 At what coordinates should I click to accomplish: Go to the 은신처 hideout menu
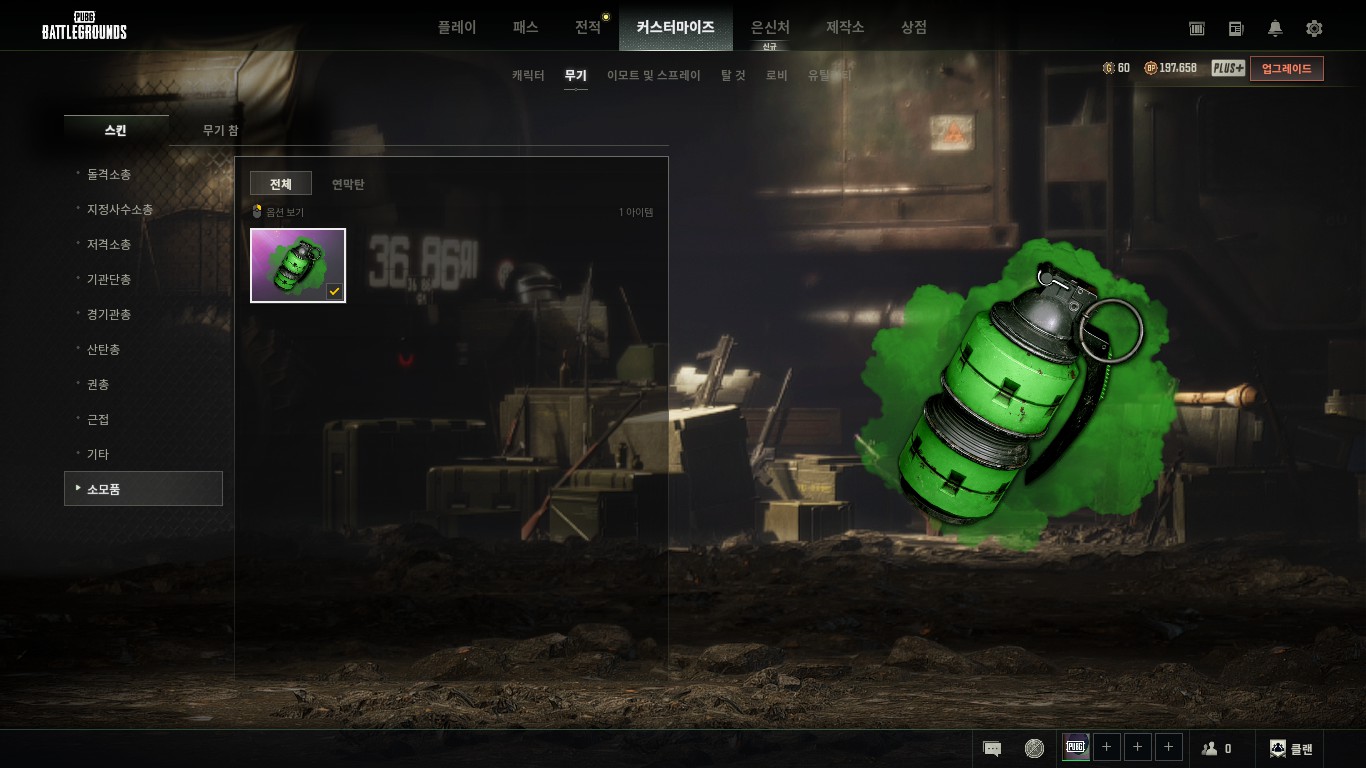click(770, 28)
